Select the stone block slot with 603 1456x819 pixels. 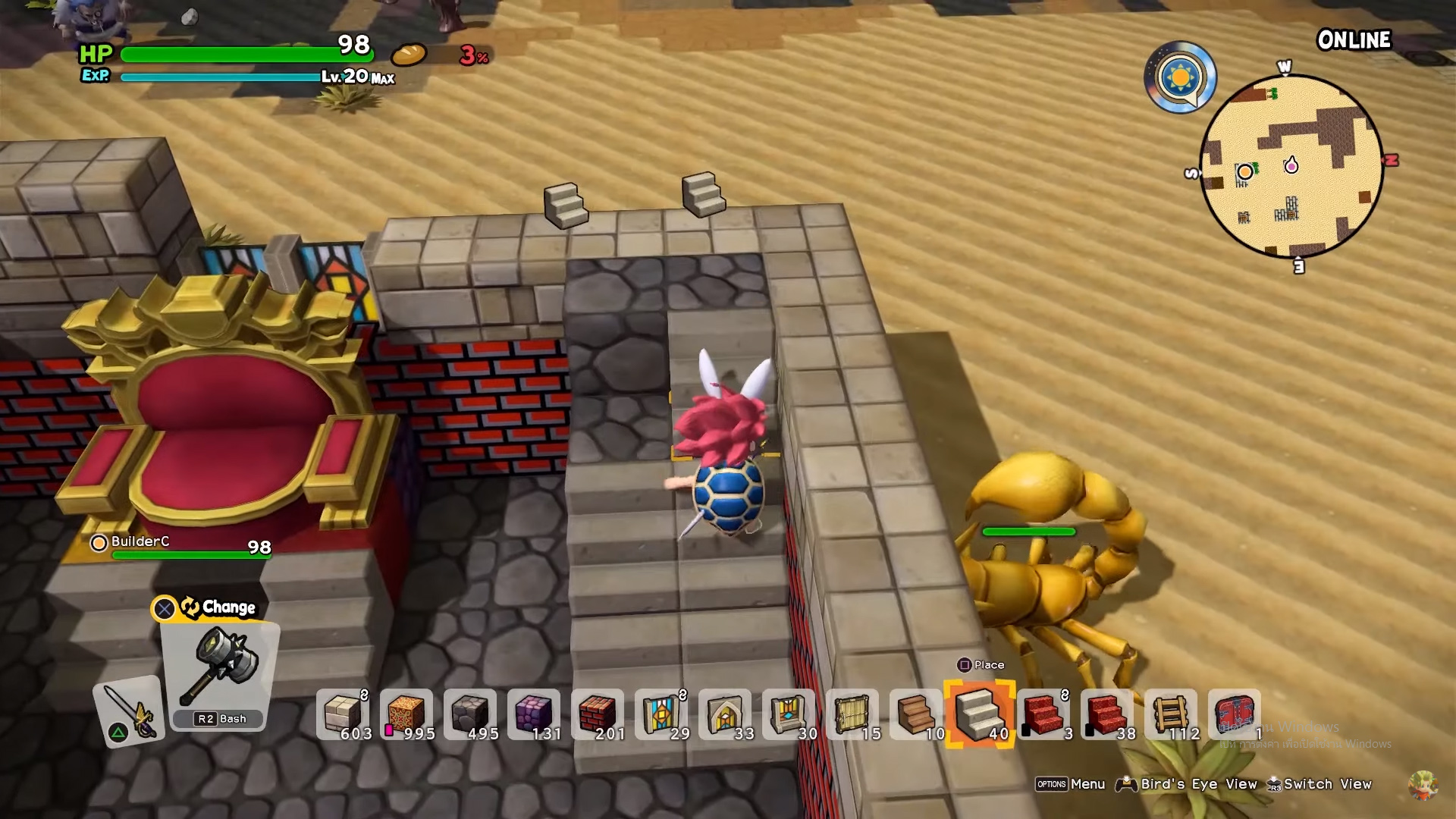click(343, 714)
